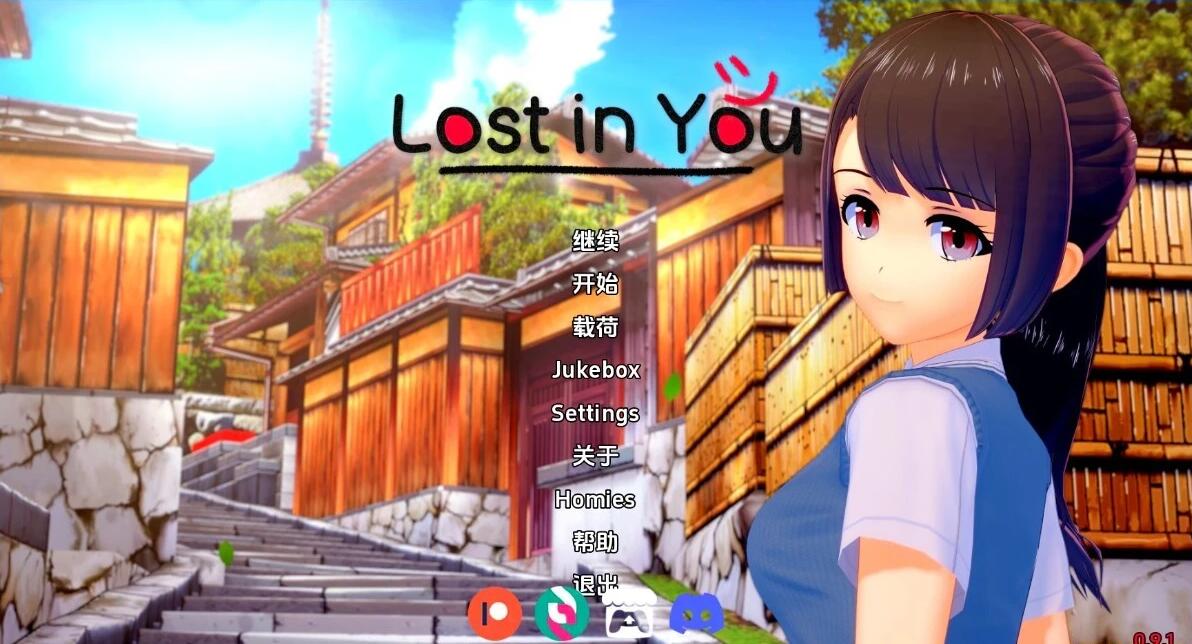Start a new game with 开始
The height and width of the screenshot is (644, 1192).
(595, 284)
